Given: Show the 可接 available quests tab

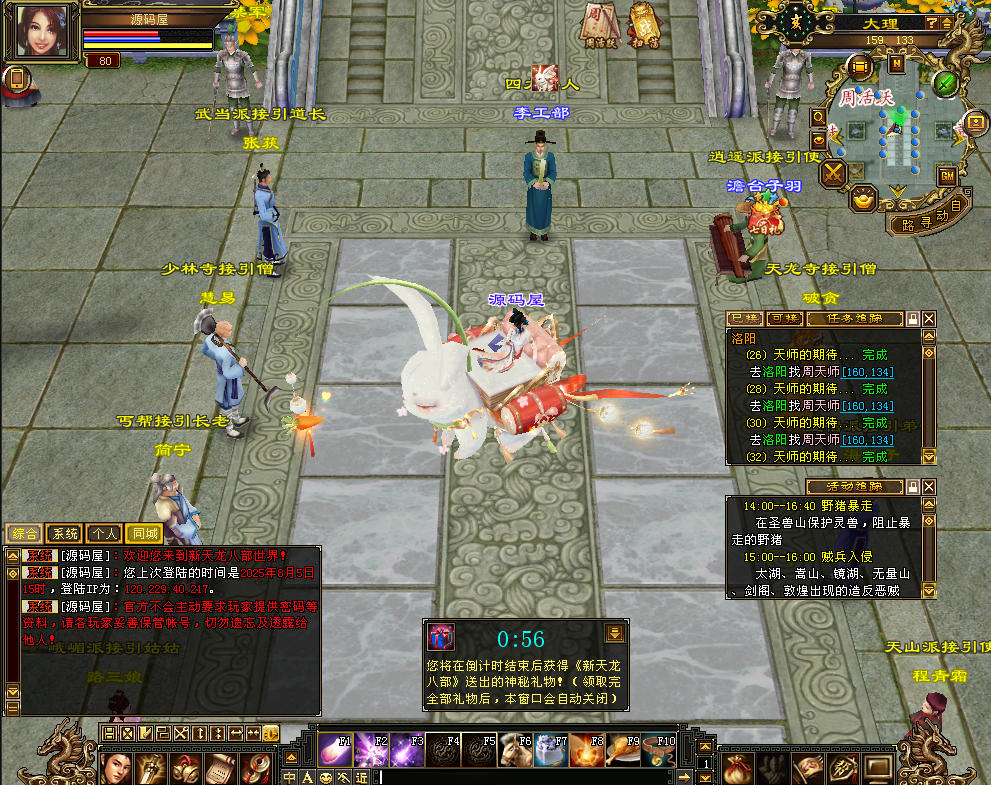Looking at the screenshot, I should [x=784, y=318].
